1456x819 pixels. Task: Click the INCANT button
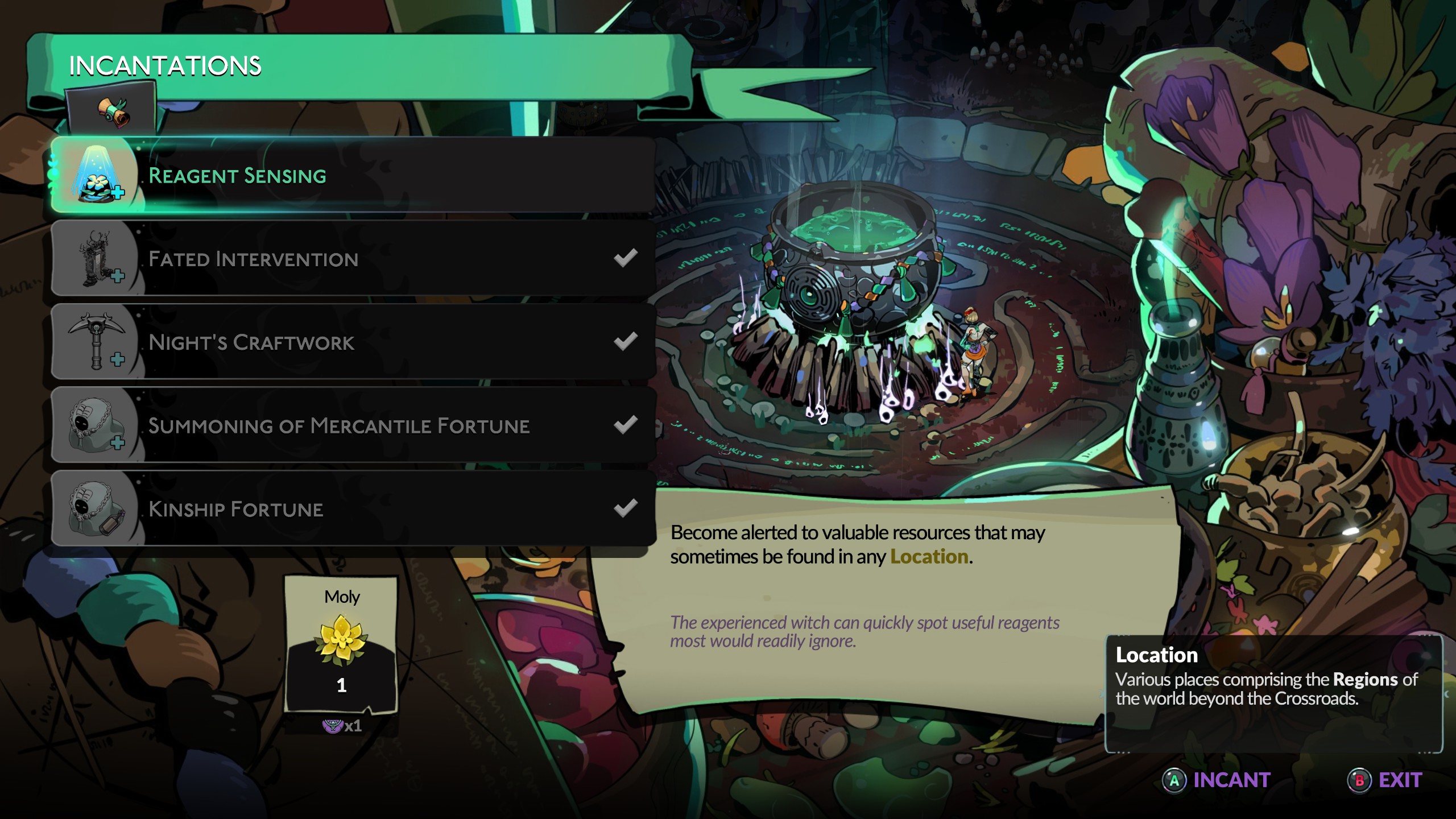tap(1217, 780)
